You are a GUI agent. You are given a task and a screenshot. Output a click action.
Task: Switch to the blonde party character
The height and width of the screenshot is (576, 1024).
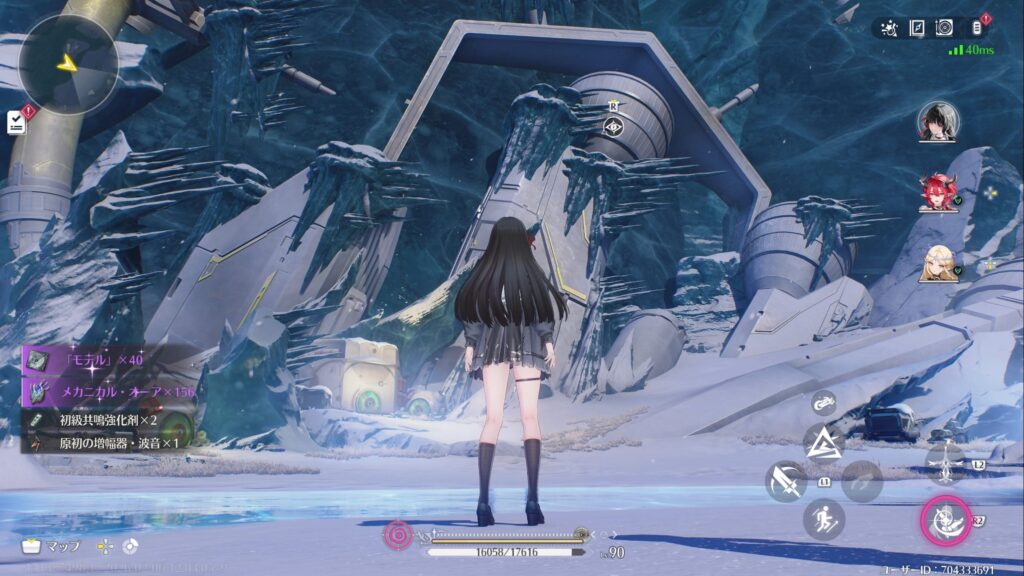point(937,262)
